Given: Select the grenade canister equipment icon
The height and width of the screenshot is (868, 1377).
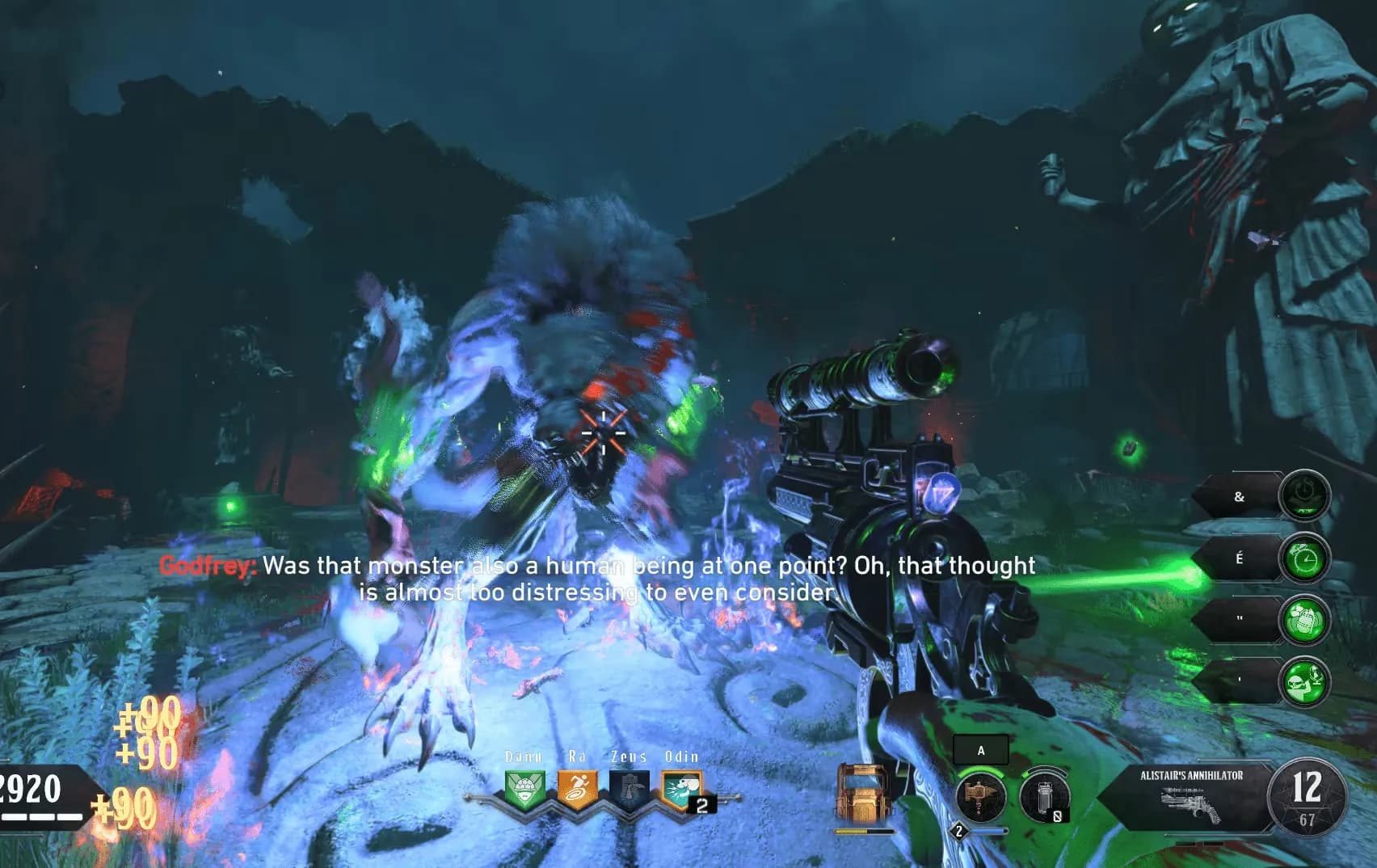Looking at the screenshot, I should (x=1044, y=797).
